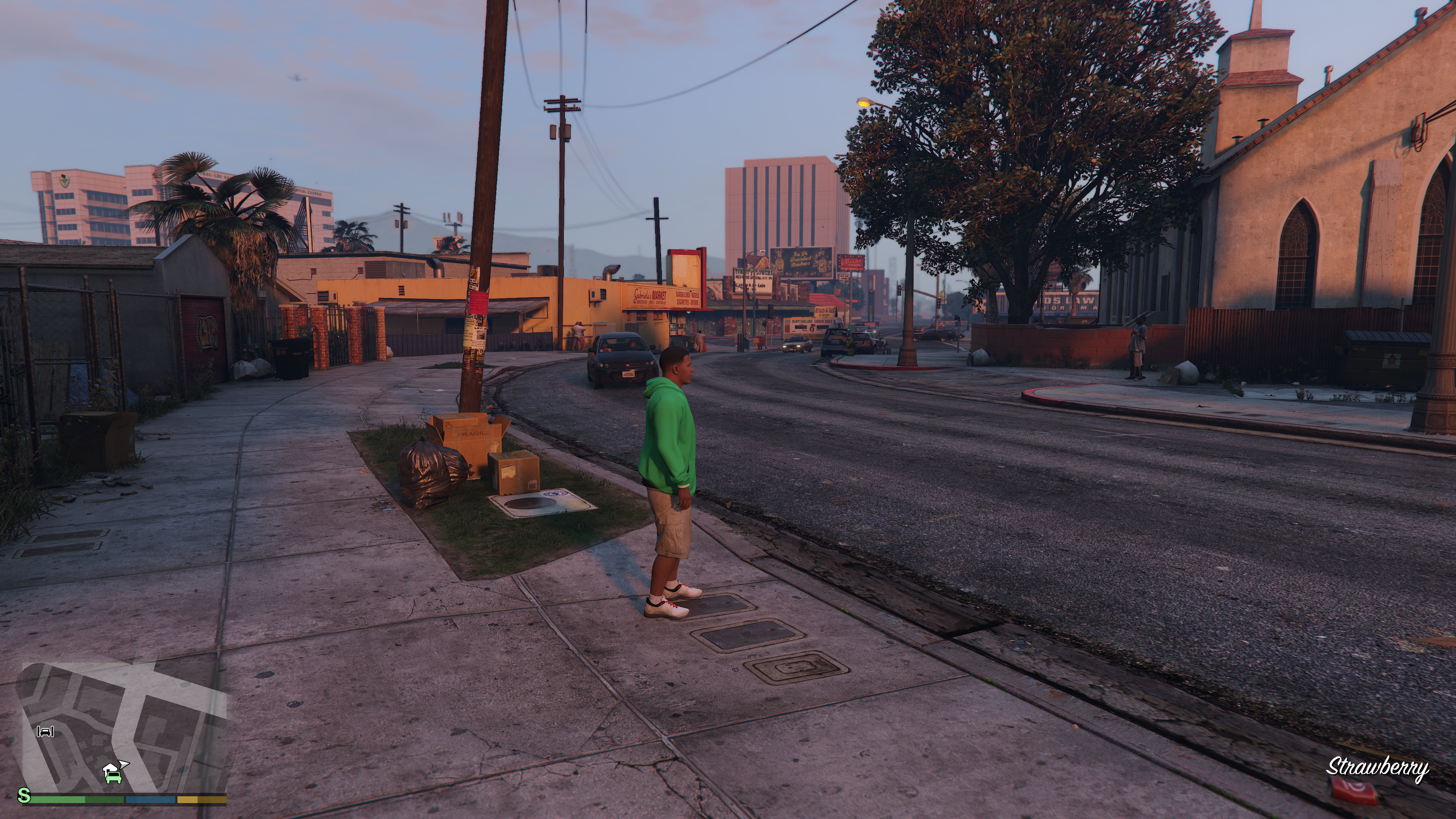Click the green S mission marker
The width and height of the screenshot is (1456, 819).
[24, 795]
